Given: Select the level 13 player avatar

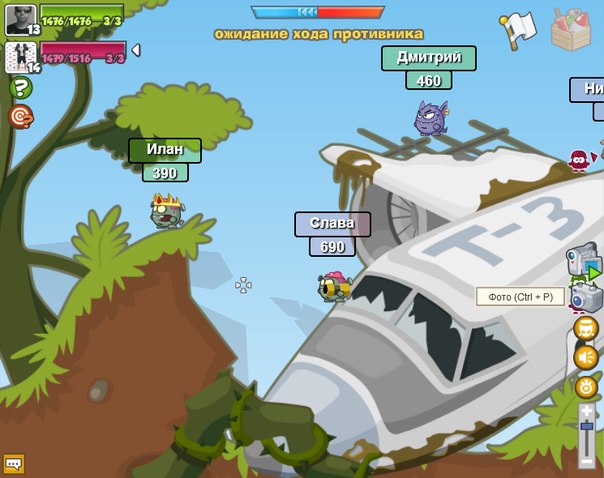Looking at the screenshot, I should click(21, 19).
